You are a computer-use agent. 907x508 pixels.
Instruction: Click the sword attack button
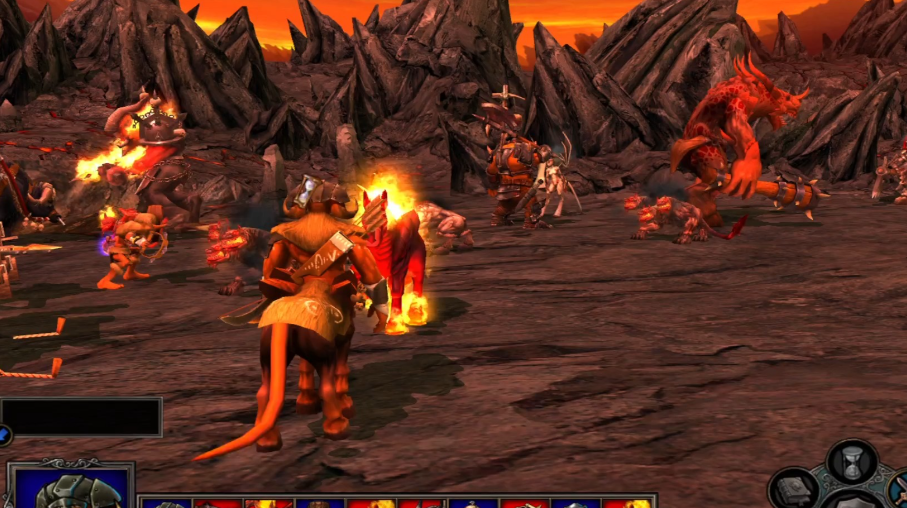pos(899,491)
